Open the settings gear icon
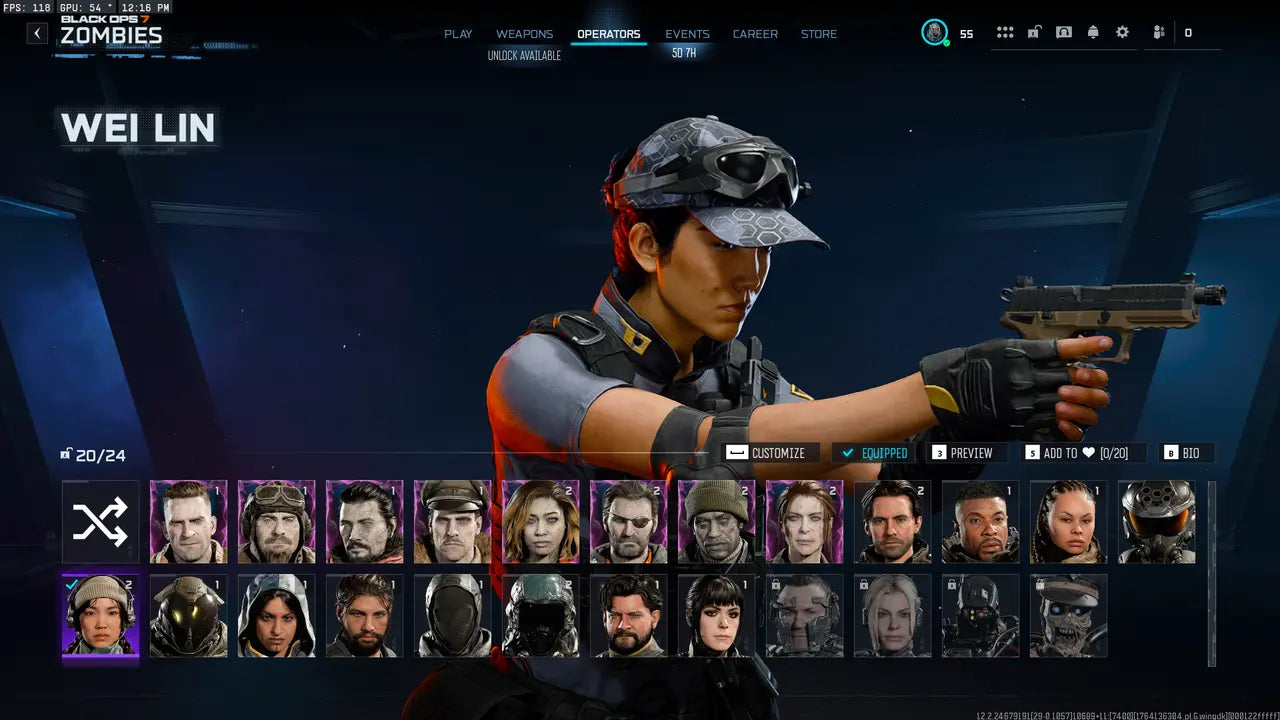 (x=1122, y=33)
